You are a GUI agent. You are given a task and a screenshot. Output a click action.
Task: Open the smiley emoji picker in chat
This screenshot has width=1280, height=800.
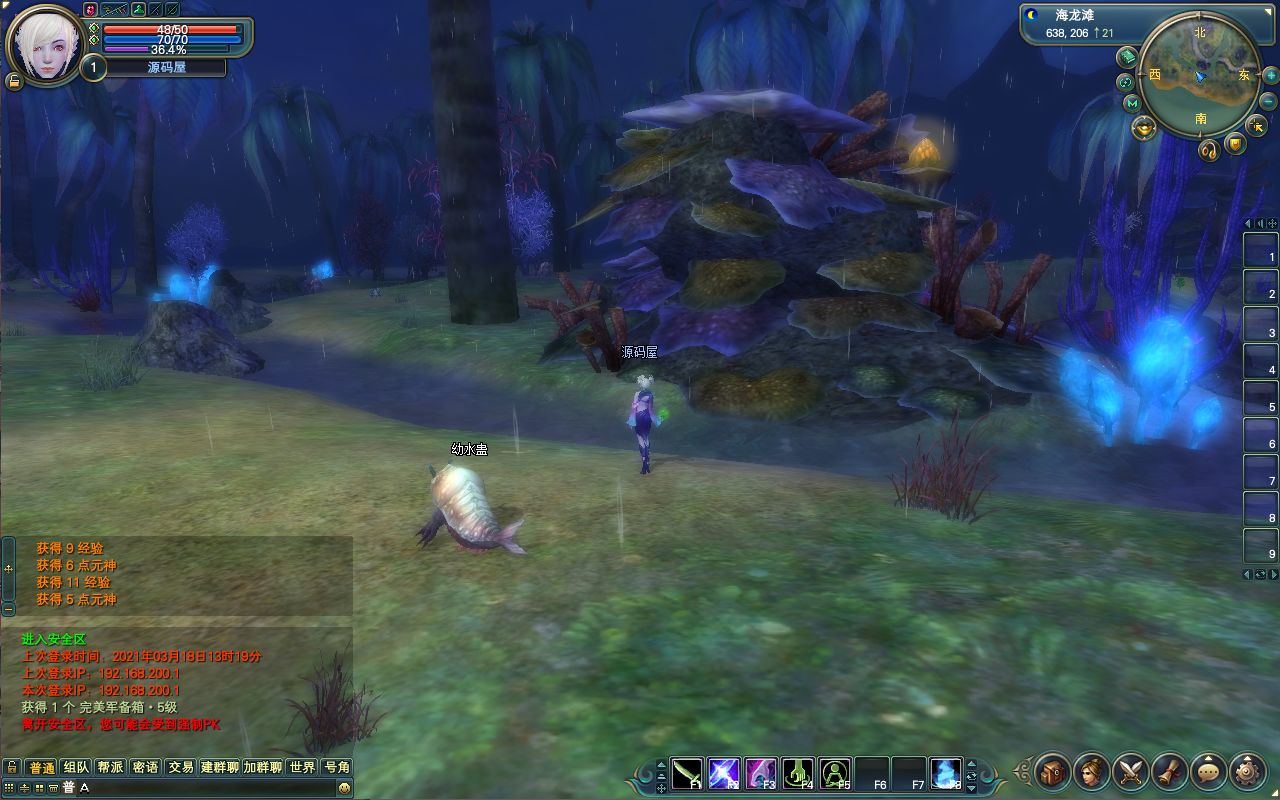344,788
